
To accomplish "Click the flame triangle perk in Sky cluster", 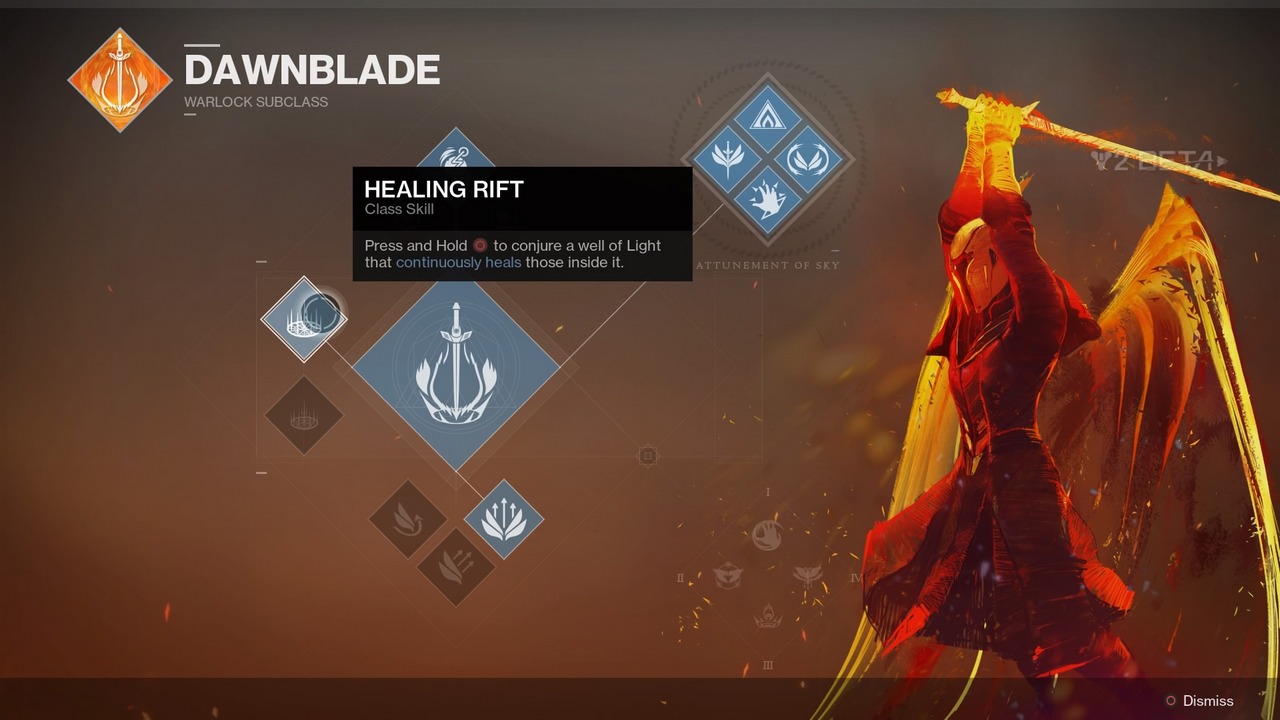I will 769,118.
